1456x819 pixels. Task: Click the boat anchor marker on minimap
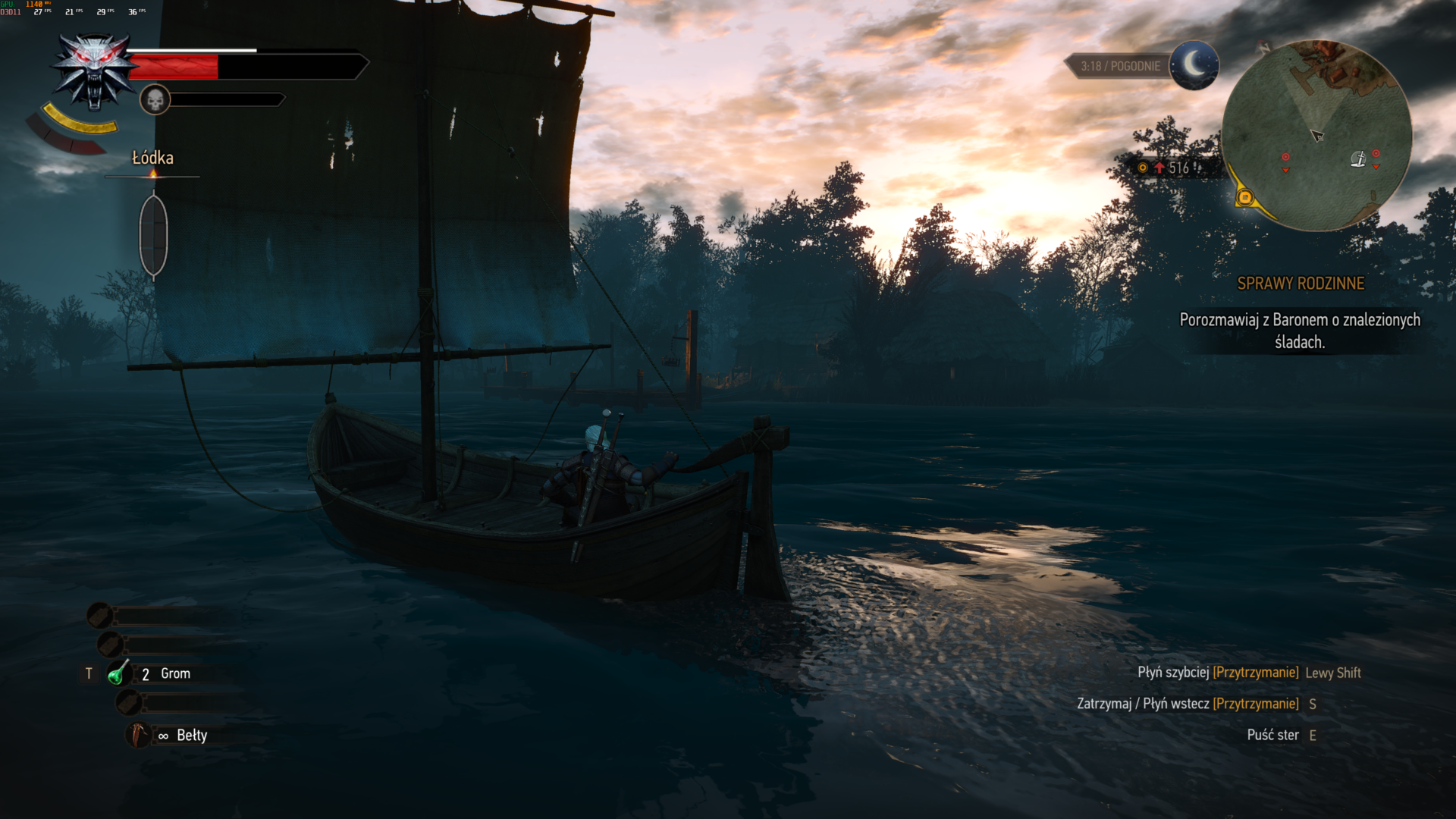pos(1357,158)
